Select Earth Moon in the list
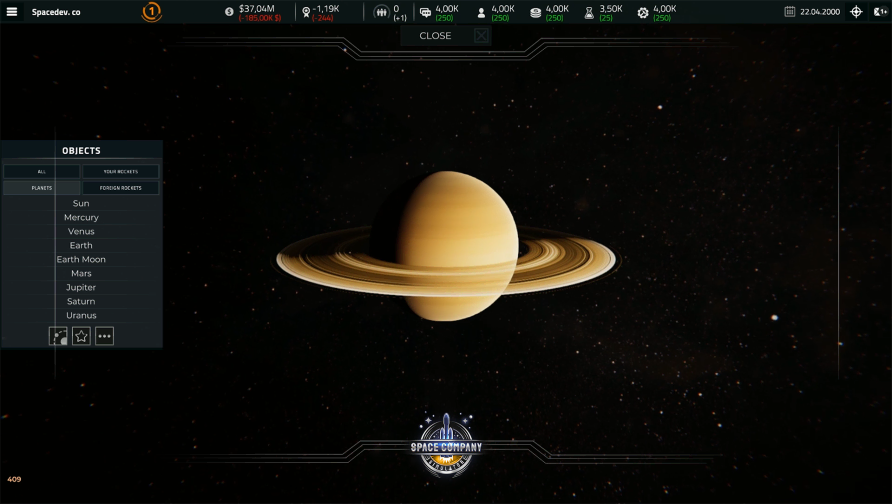Viewport: 892px width, 504px height. click(x=81, y=260)
